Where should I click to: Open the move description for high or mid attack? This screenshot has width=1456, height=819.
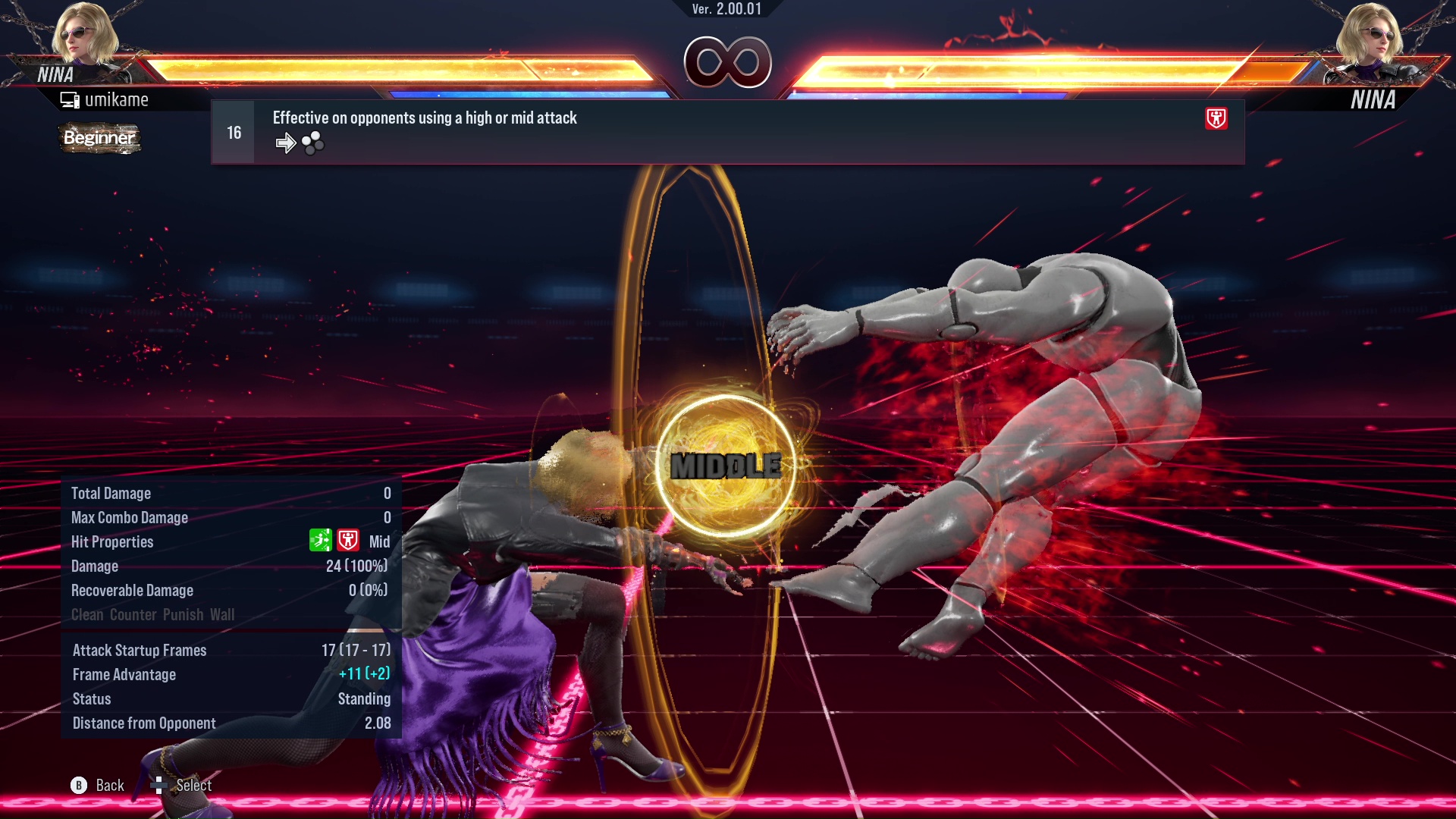pyautogui.click(x=424, y=118)
